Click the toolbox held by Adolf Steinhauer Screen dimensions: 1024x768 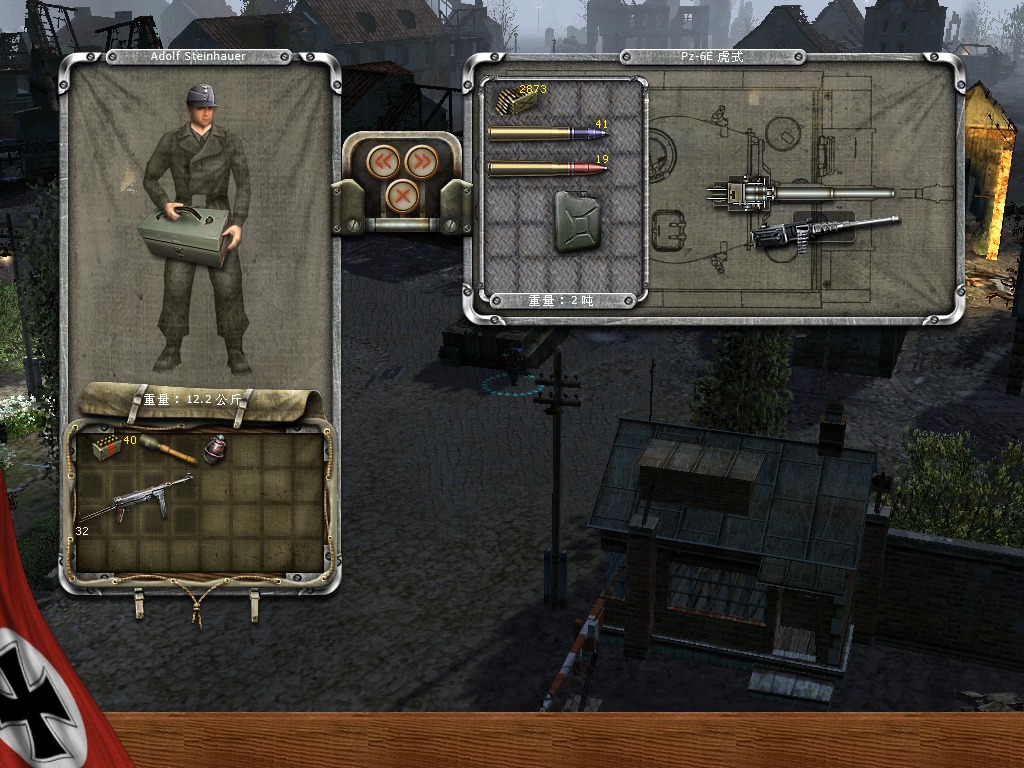pos(188,236)
